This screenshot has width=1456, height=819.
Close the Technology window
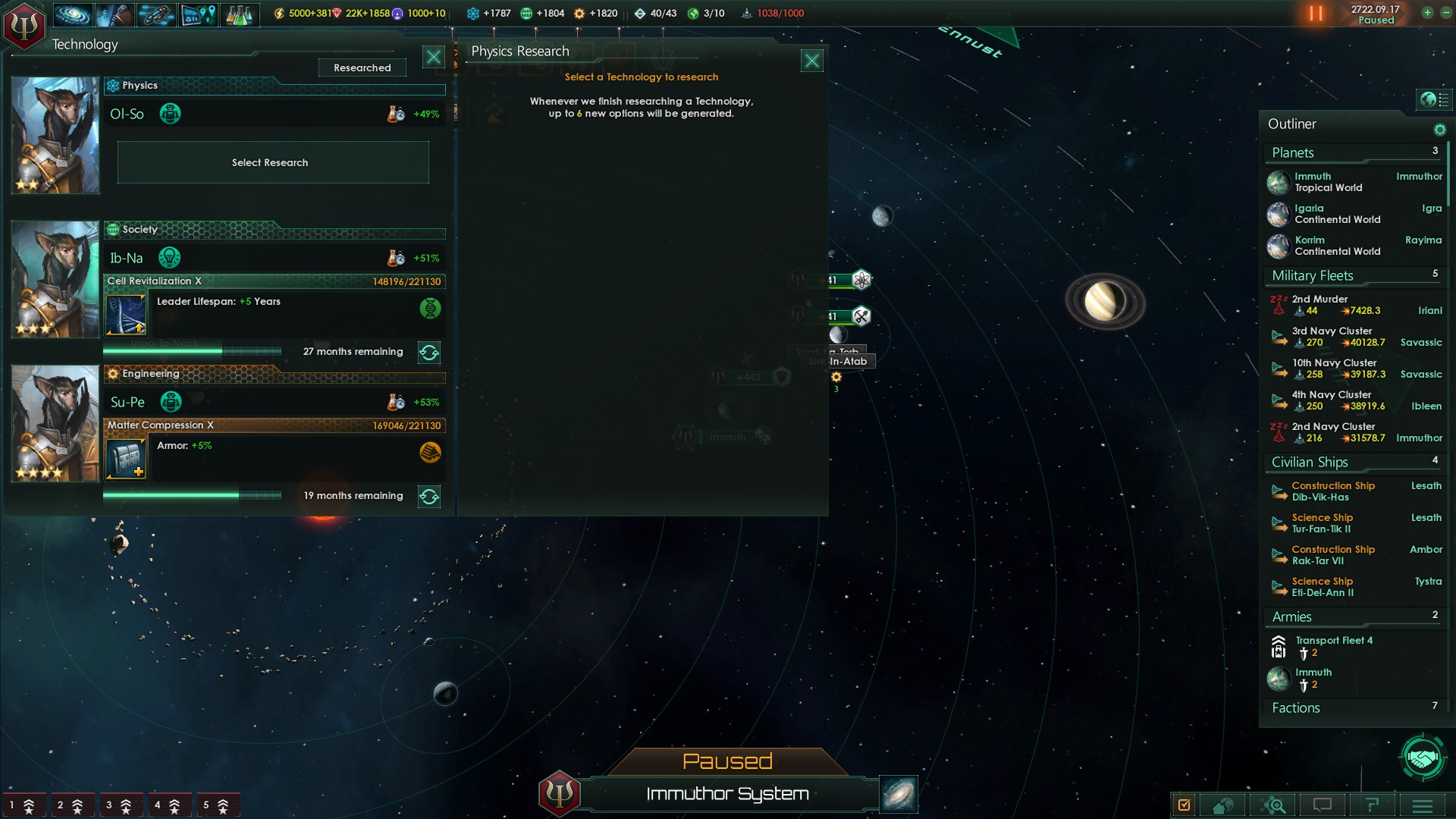(433, 57)
